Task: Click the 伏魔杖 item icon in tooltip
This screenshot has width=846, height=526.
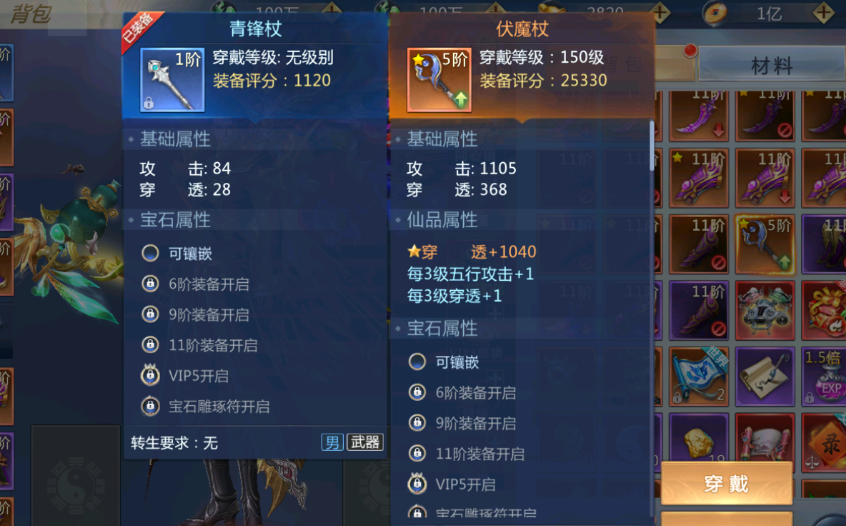Action: 440,80
